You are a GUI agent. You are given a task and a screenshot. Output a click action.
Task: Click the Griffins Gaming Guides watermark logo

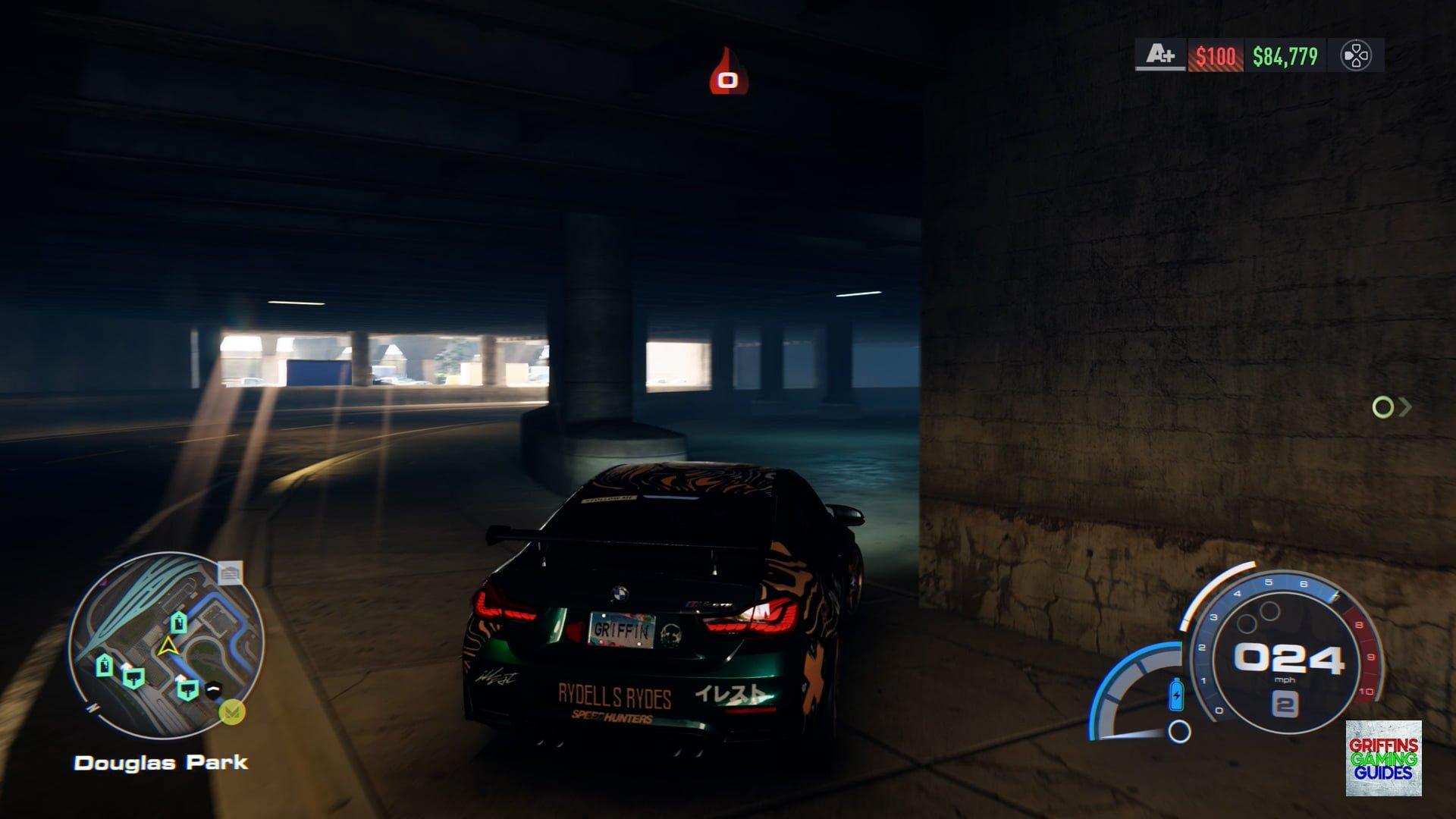(1383, 758)
